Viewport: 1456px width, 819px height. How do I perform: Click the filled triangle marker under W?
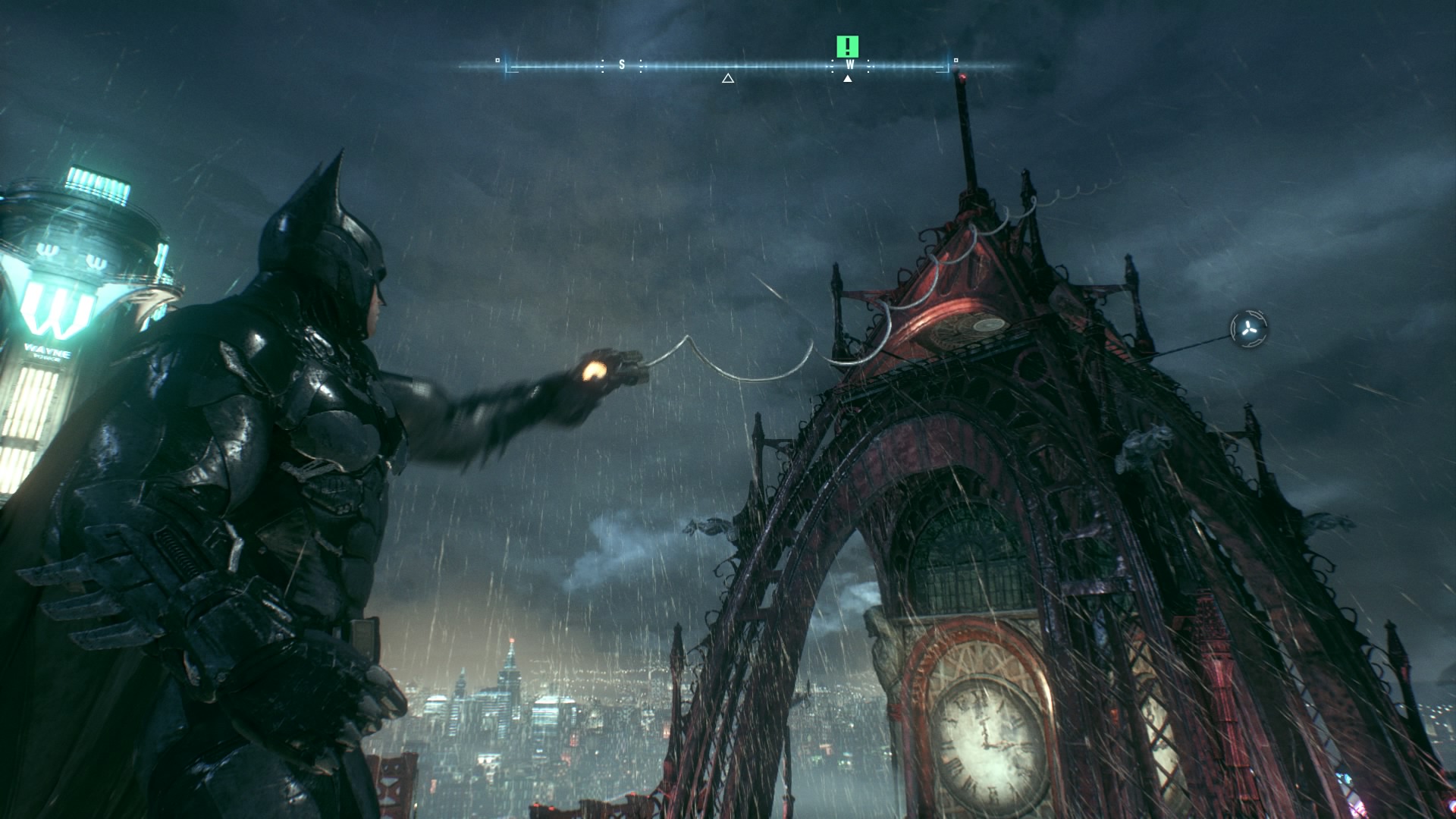(848, 78)
